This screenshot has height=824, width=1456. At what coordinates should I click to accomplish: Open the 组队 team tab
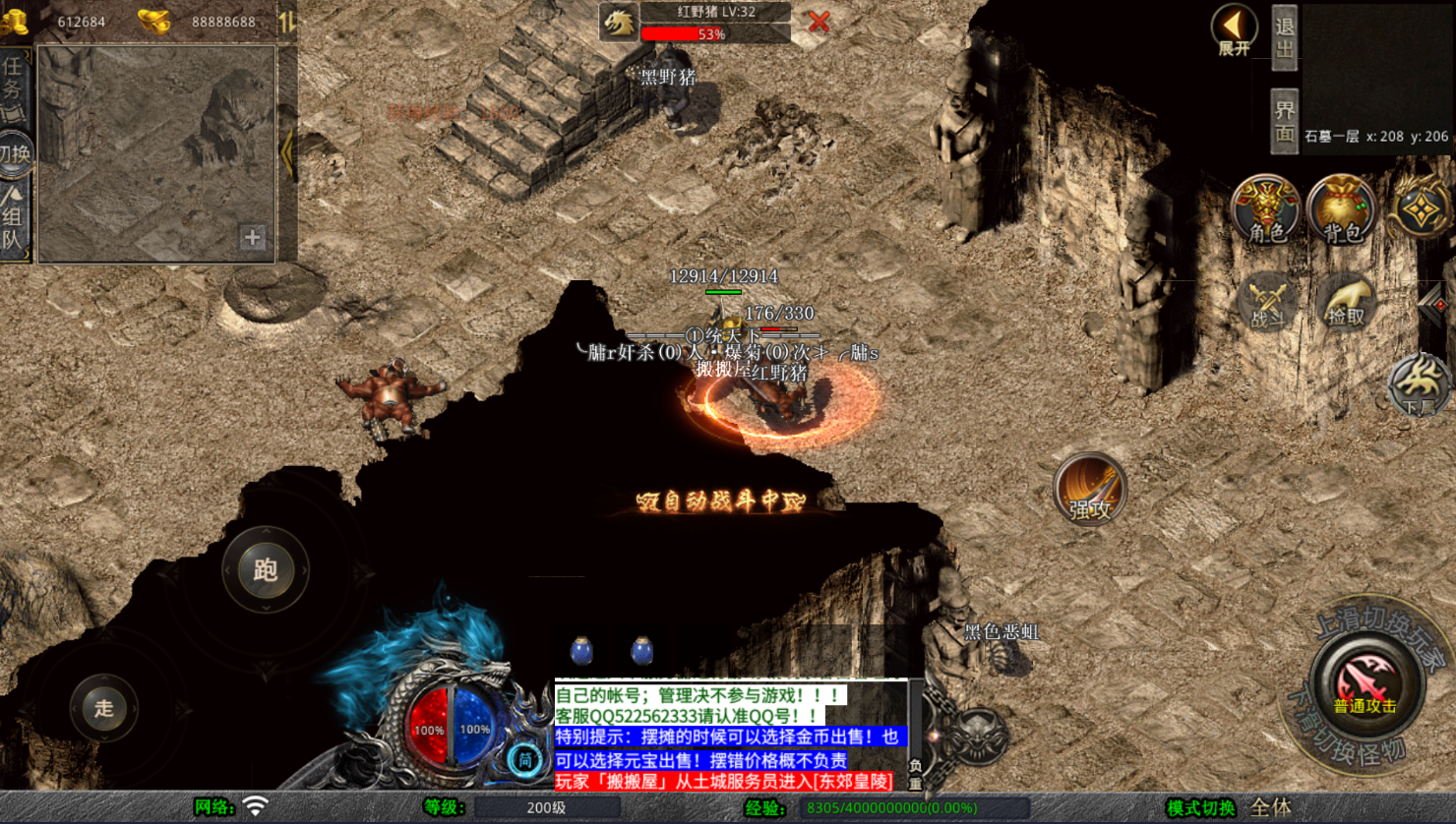14,221
